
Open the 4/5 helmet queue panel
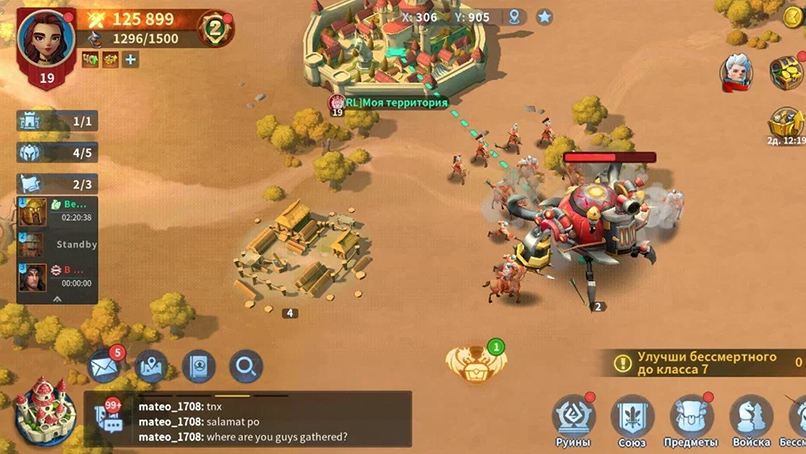click(59, 153)
